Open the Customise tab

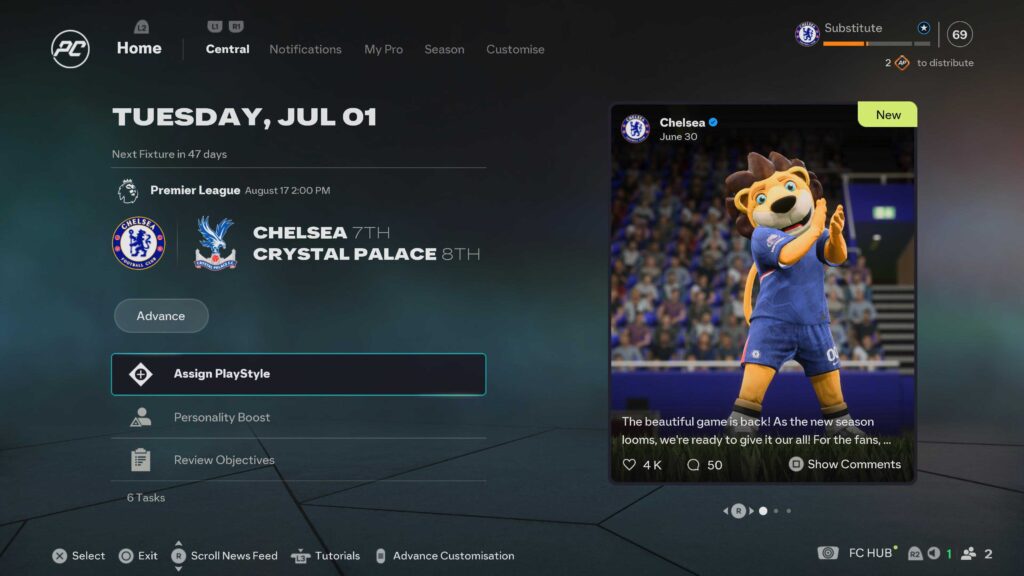[x=515, y=49]
